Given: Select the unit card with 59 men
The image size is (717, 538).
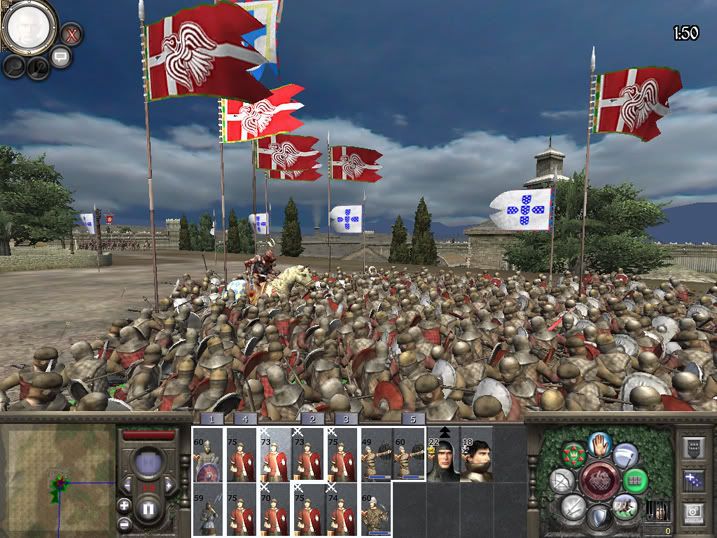Looking at the screenshot, I should pyautogui.click(x=208, y=508).
